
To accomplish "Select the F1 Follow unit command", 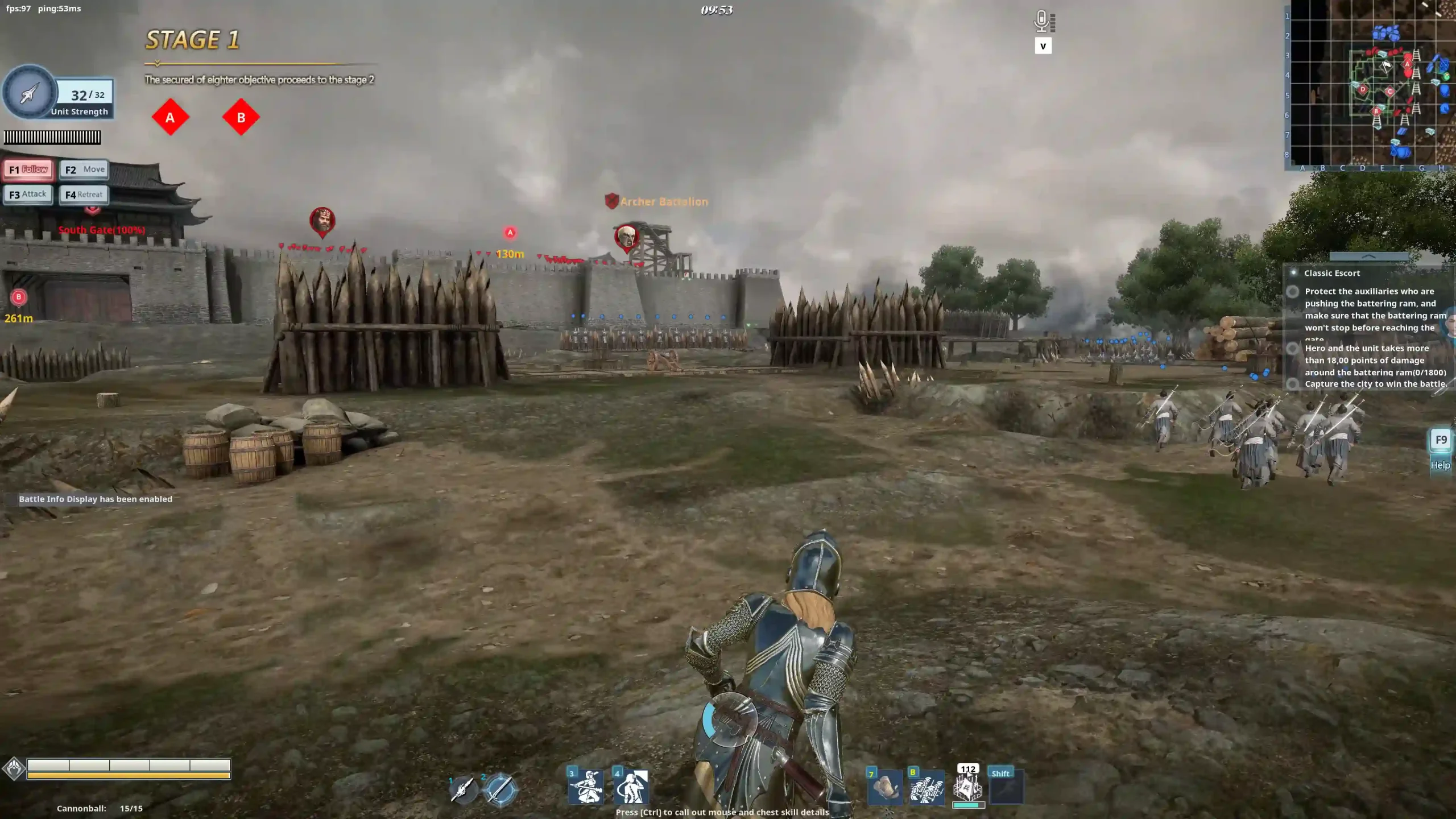I will (x=28, y=169).
